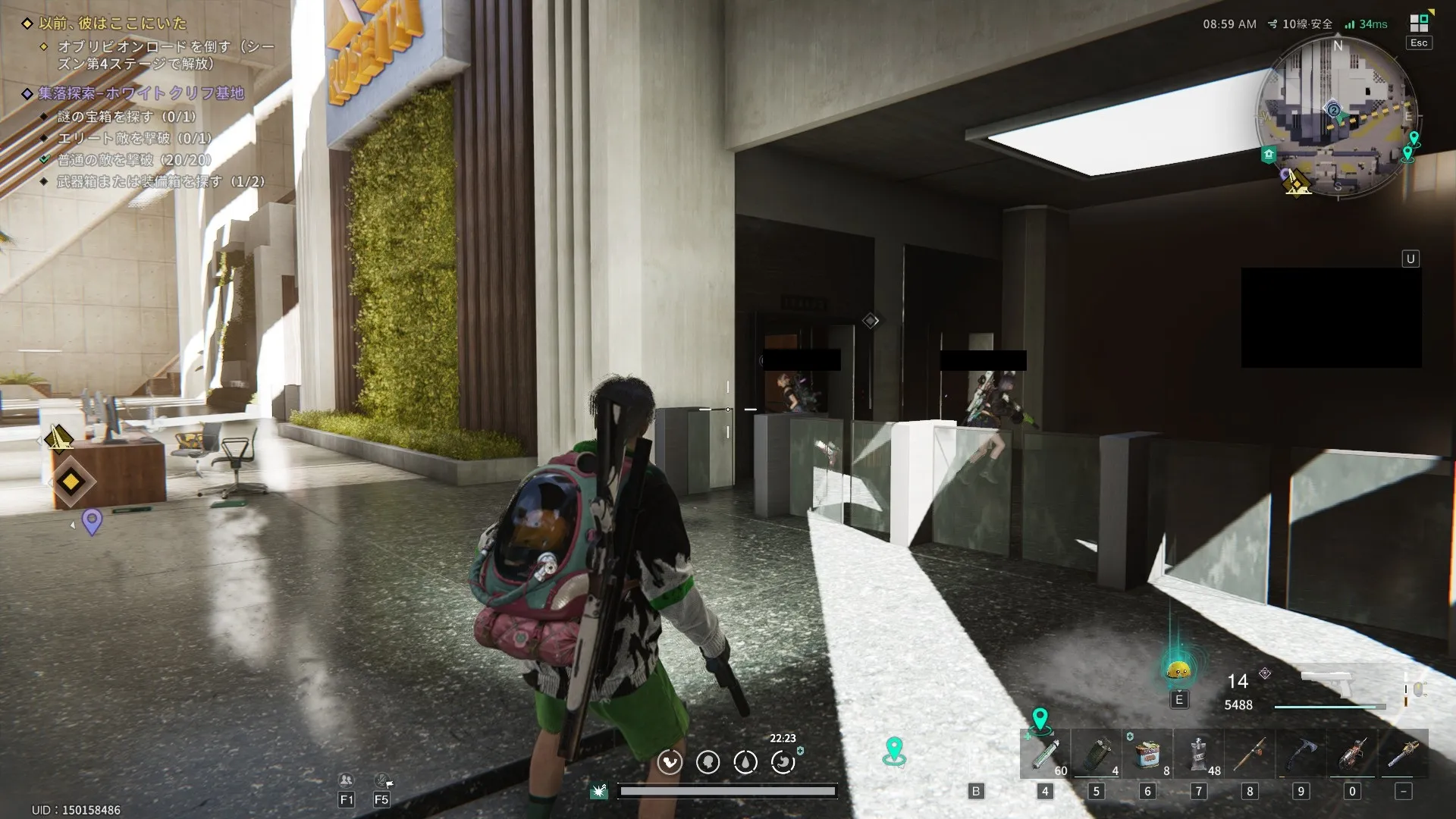The image size is (1456, 819).
Task: Activate the yellow blob deviation companion
Action: 1178,670
